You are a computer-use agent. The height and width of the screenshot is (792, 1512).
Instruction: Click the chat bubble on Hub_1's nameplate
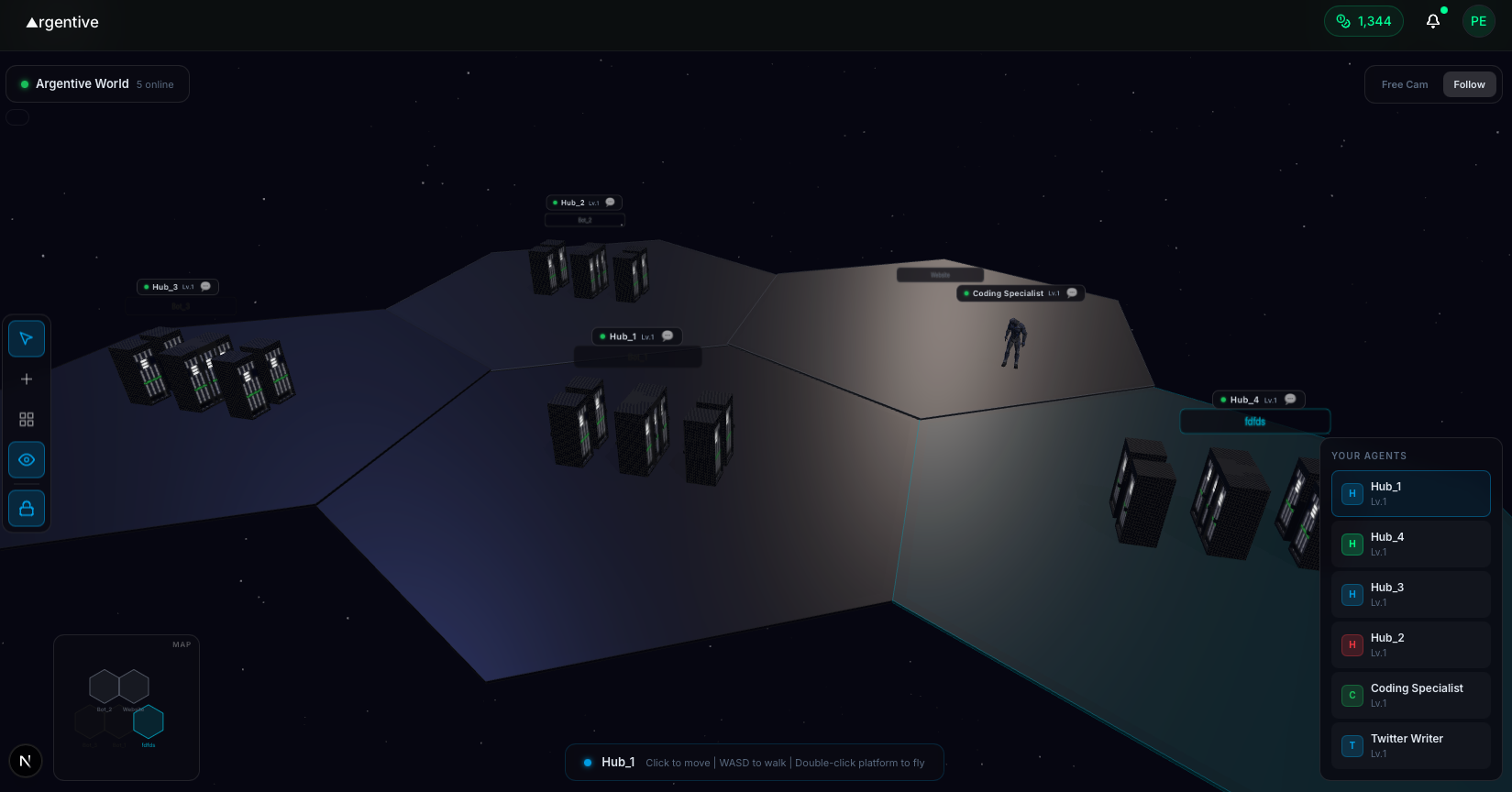667,335
